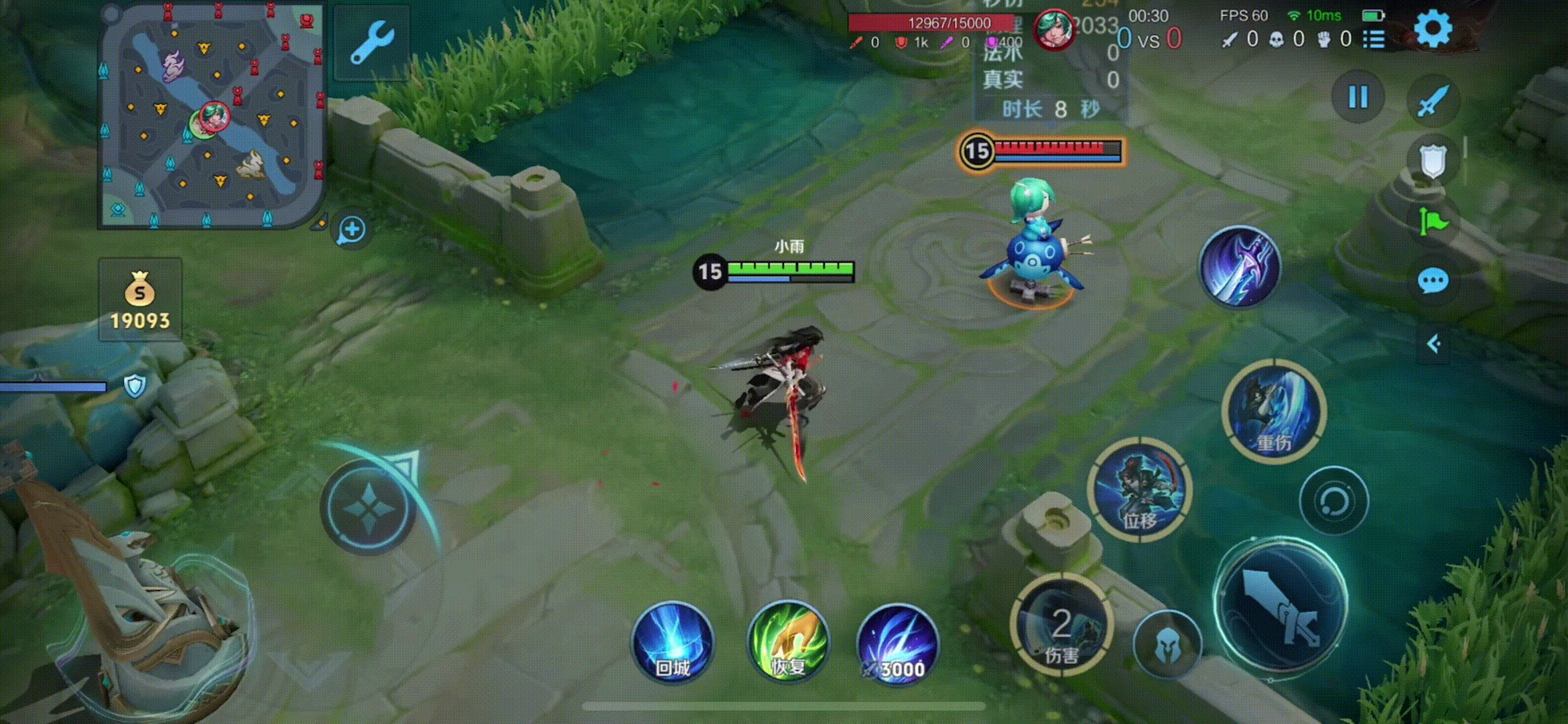Tap the minimap magnifier plus button
Image resolution: width=1568 pixels, height=724 pixels.
[x=352, y=230]
